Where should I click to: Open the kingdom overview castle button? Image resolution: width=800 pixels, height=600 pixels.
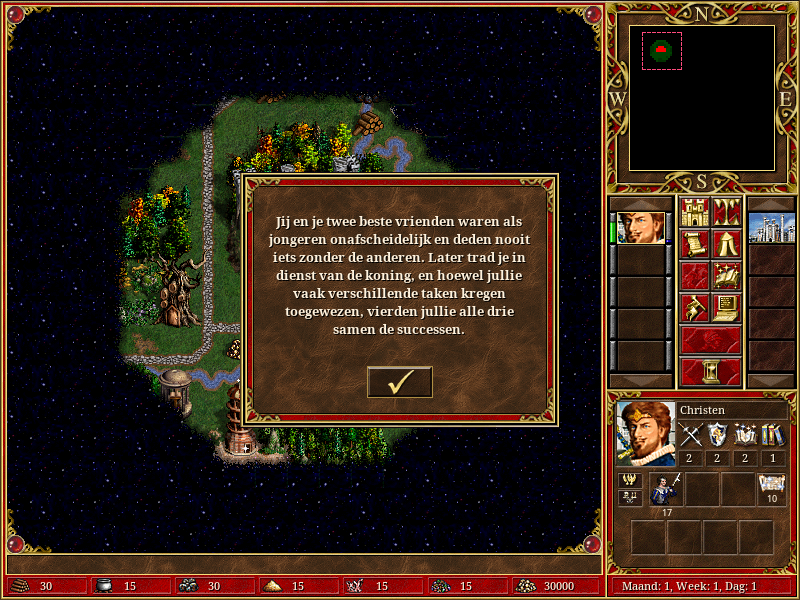693,212
